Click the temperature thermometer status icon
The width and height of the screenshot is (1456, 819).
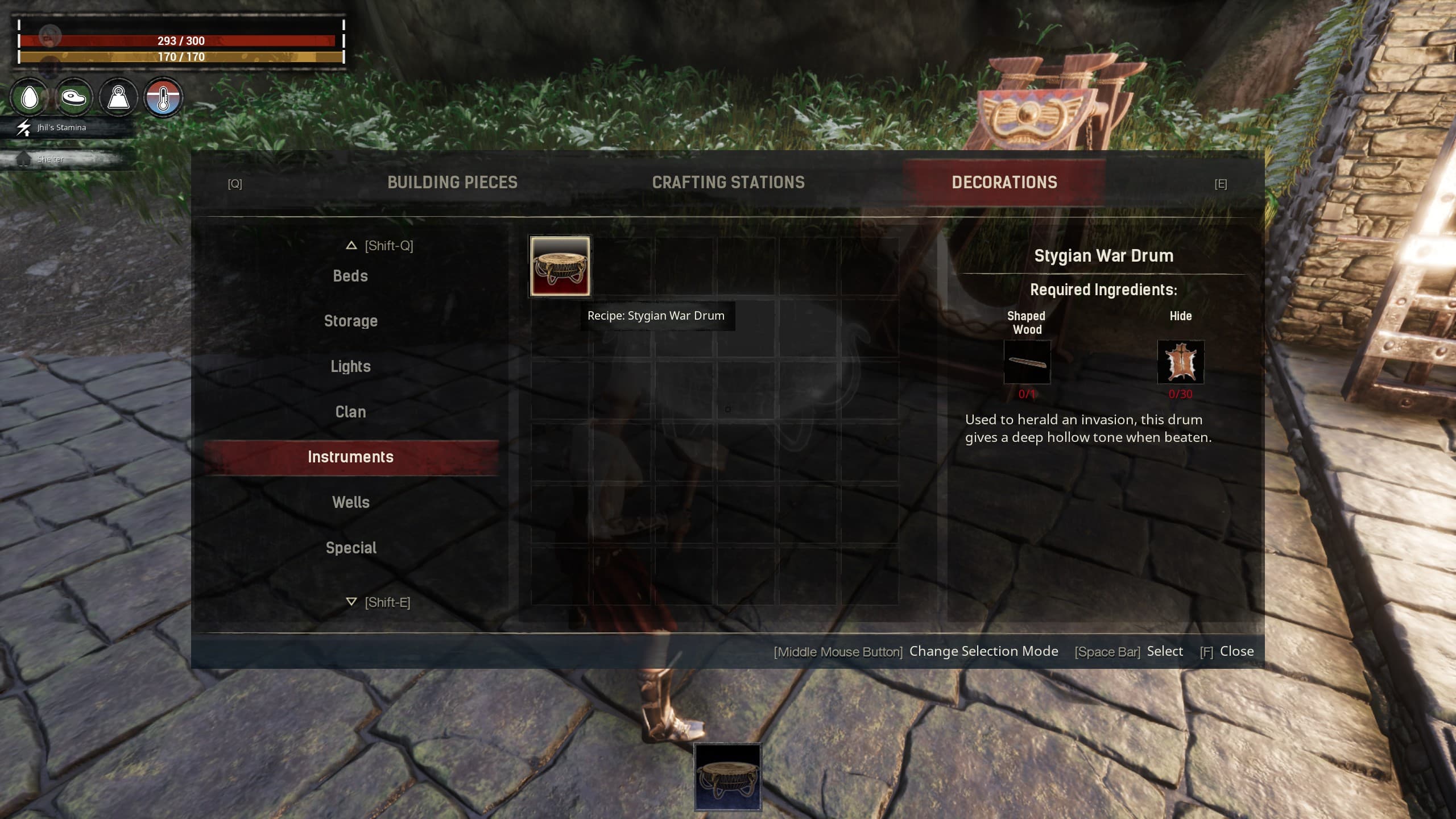(x=164, y=98)
